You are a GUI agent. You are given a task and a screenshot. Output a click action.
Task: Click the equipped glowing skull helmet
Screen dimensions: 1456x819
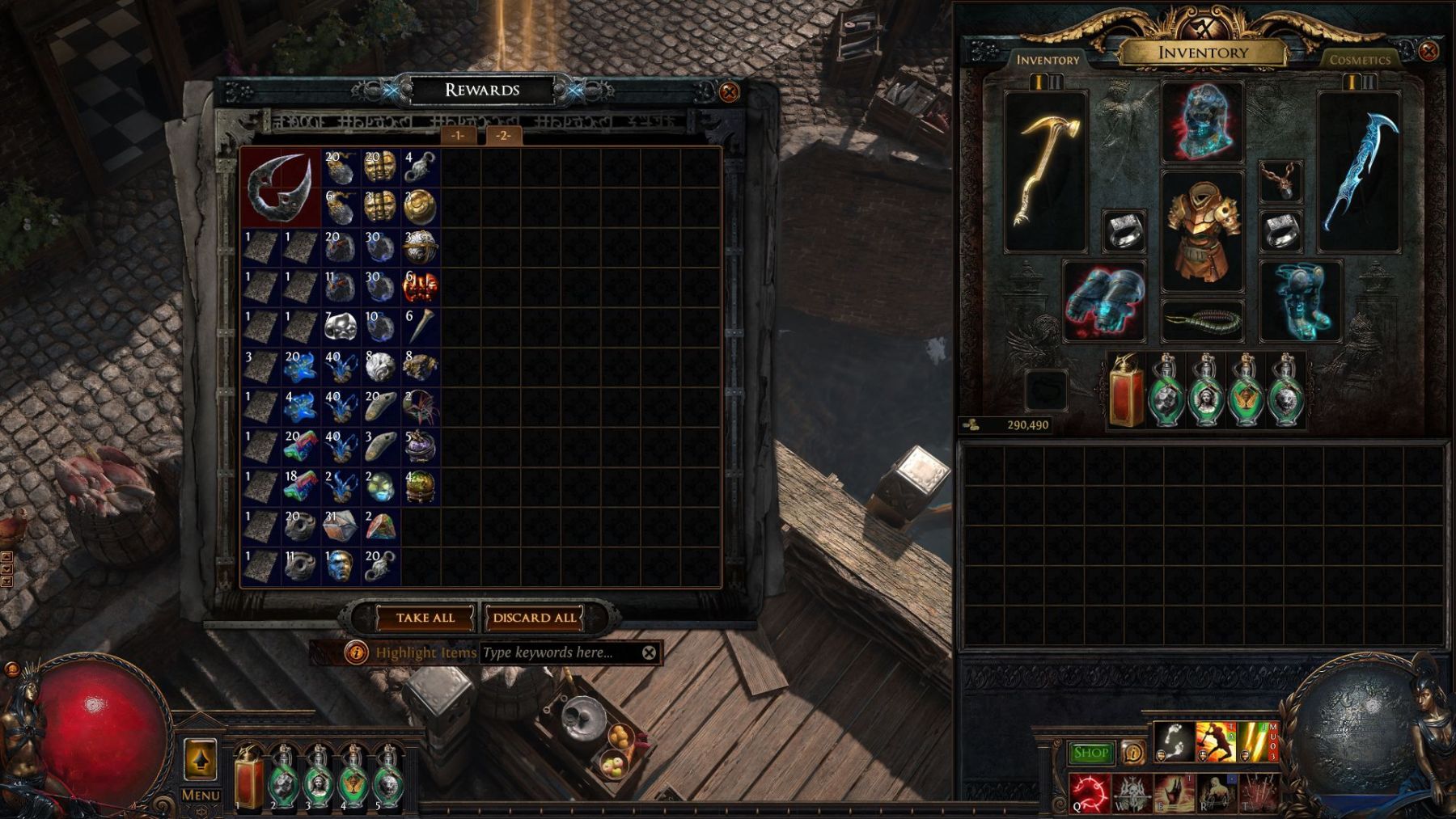1202,122
